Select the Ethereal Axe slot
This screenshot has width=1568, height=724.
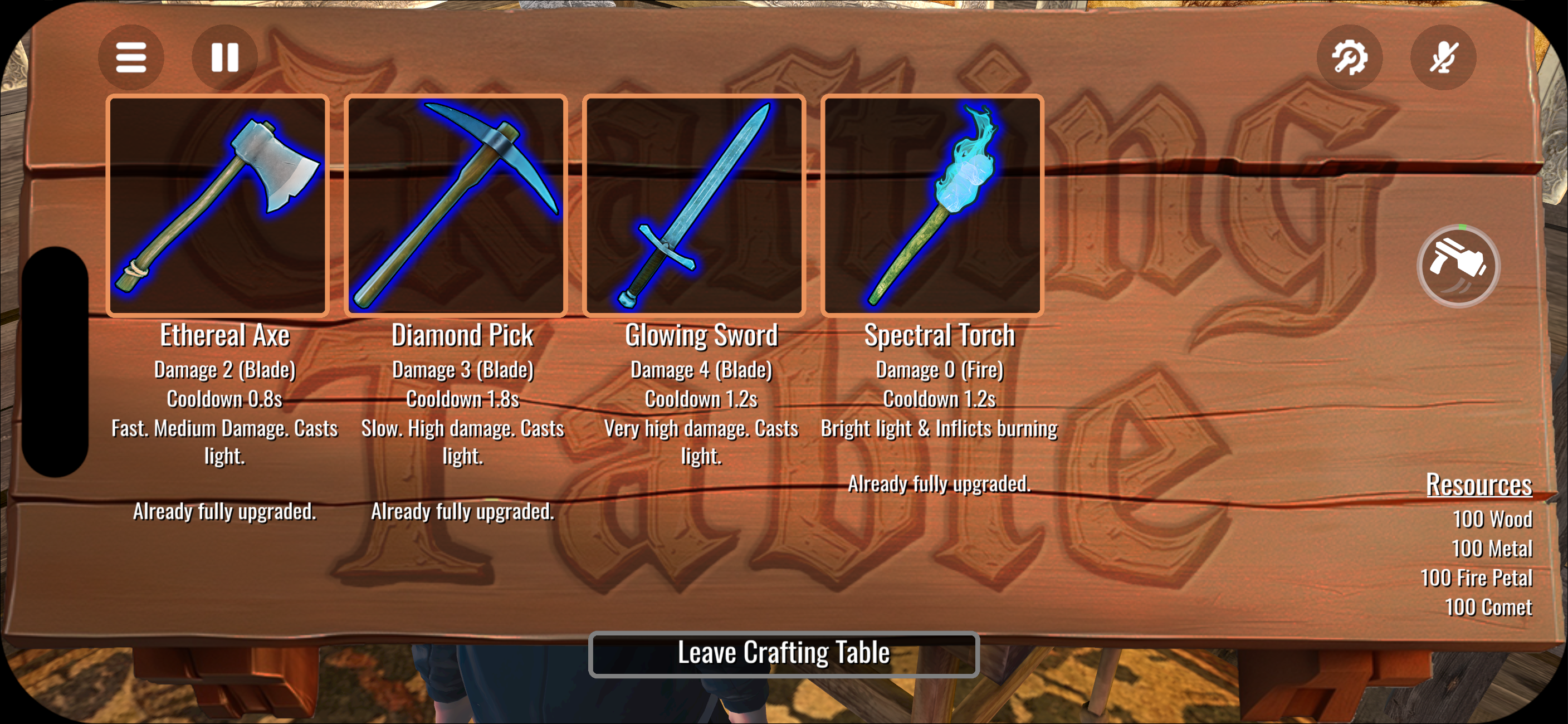click(218, 206)
